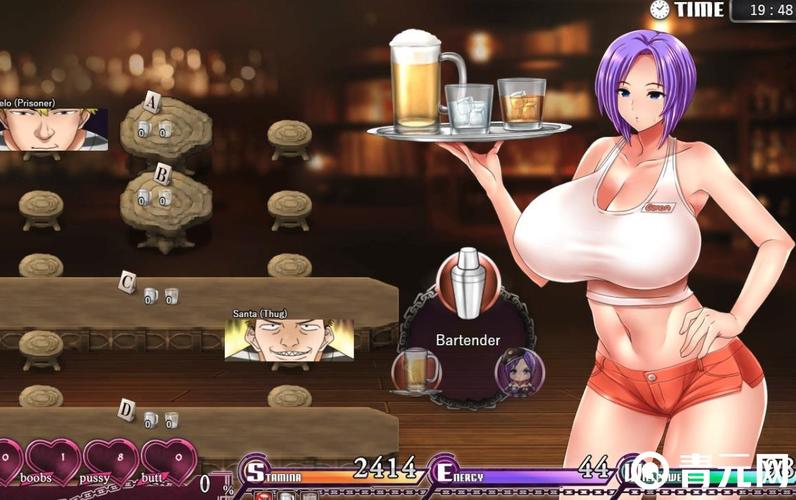Choose table marker B
Screen dimensions: 796x500
coord(161,171)
